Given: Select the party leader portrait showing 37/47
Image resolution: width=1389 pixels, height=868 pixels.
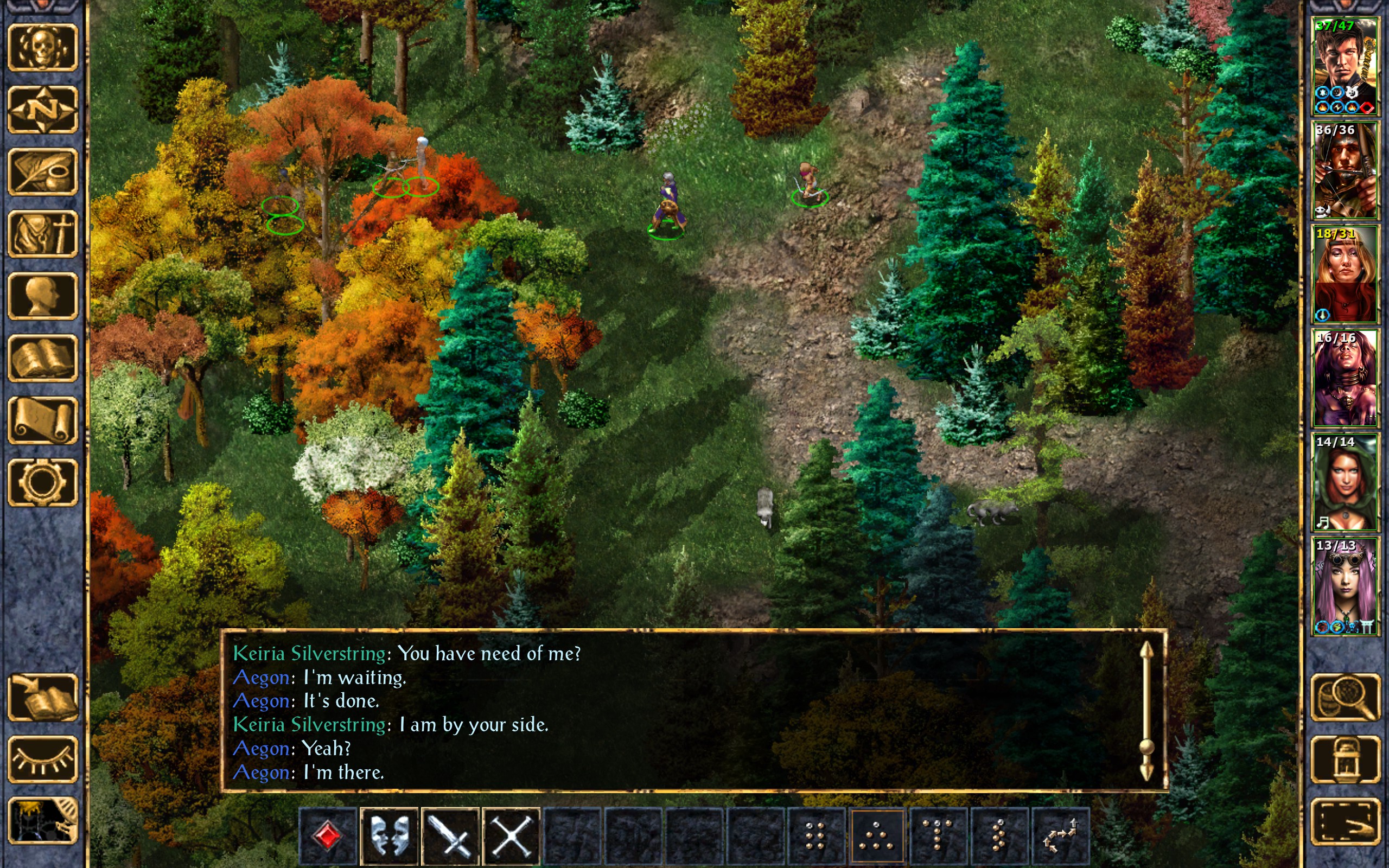Looking at the screenshot, I should click(1345, 67).
